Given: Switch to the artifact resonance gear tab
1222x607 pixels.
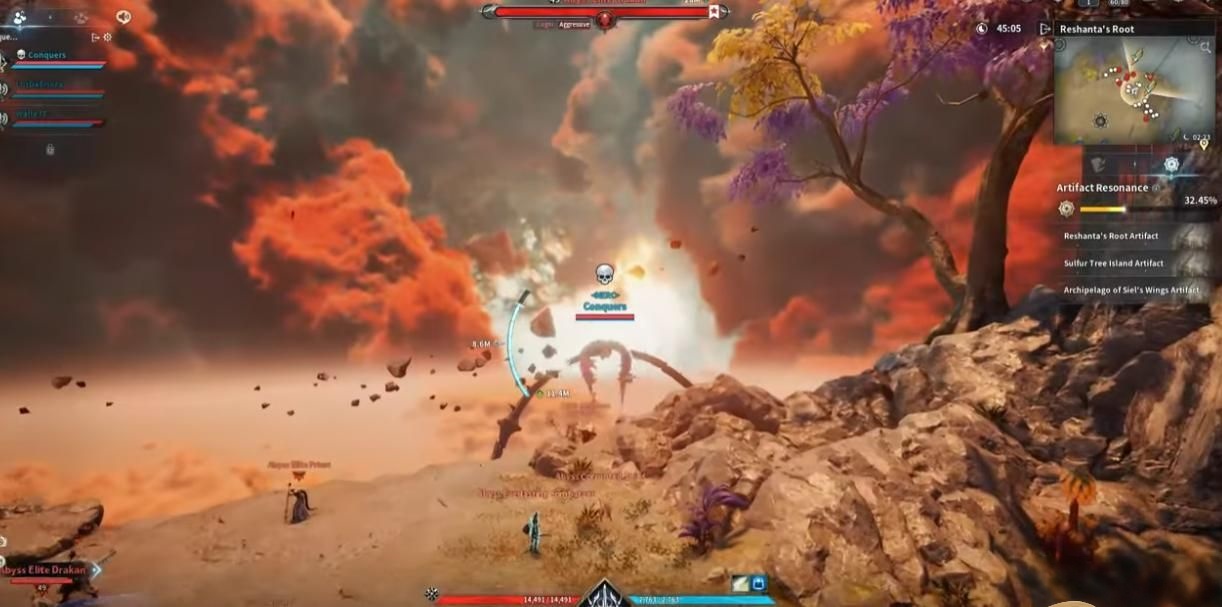Looking at the screenshot, I should click(x=1171, y=164).
